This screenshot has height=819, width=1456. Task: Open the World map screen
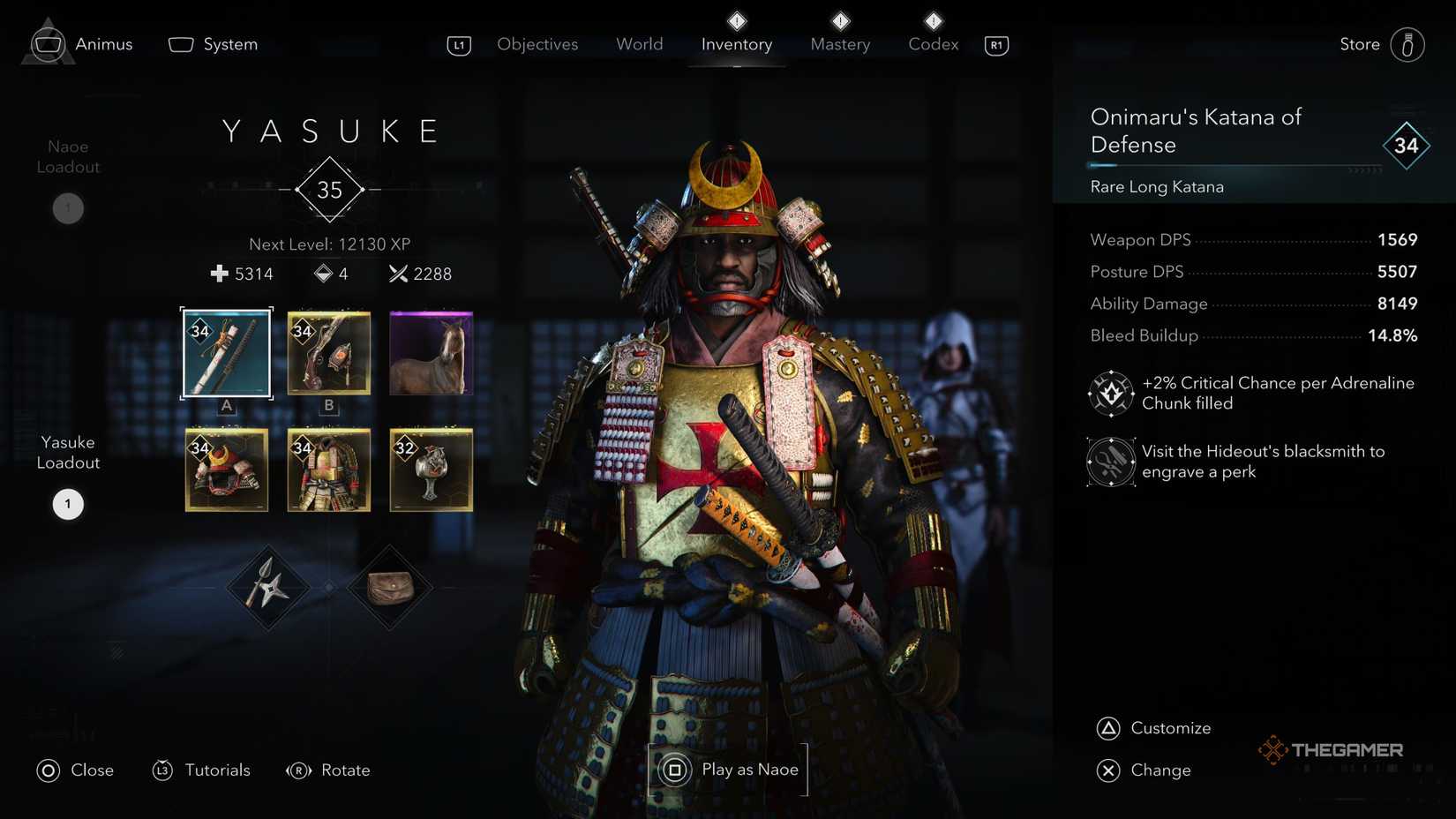coord(639,43)
